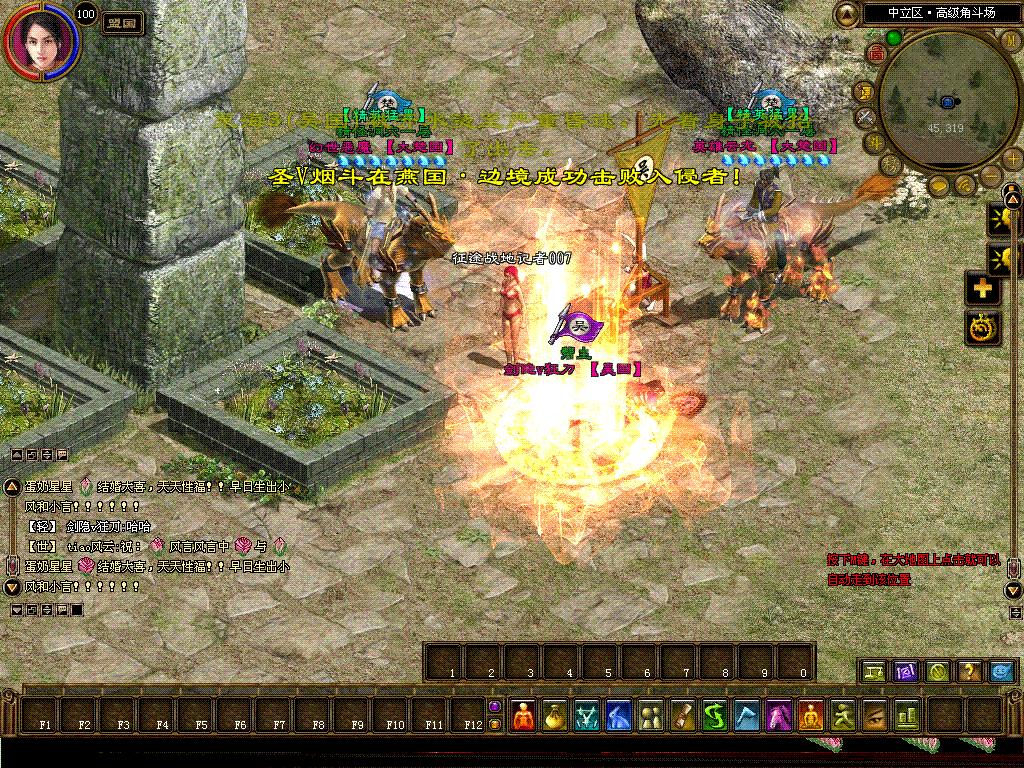Activate the meditating figure toolbar icon
This screenshot has height=768, width=1024.
(x=811, y=715)
